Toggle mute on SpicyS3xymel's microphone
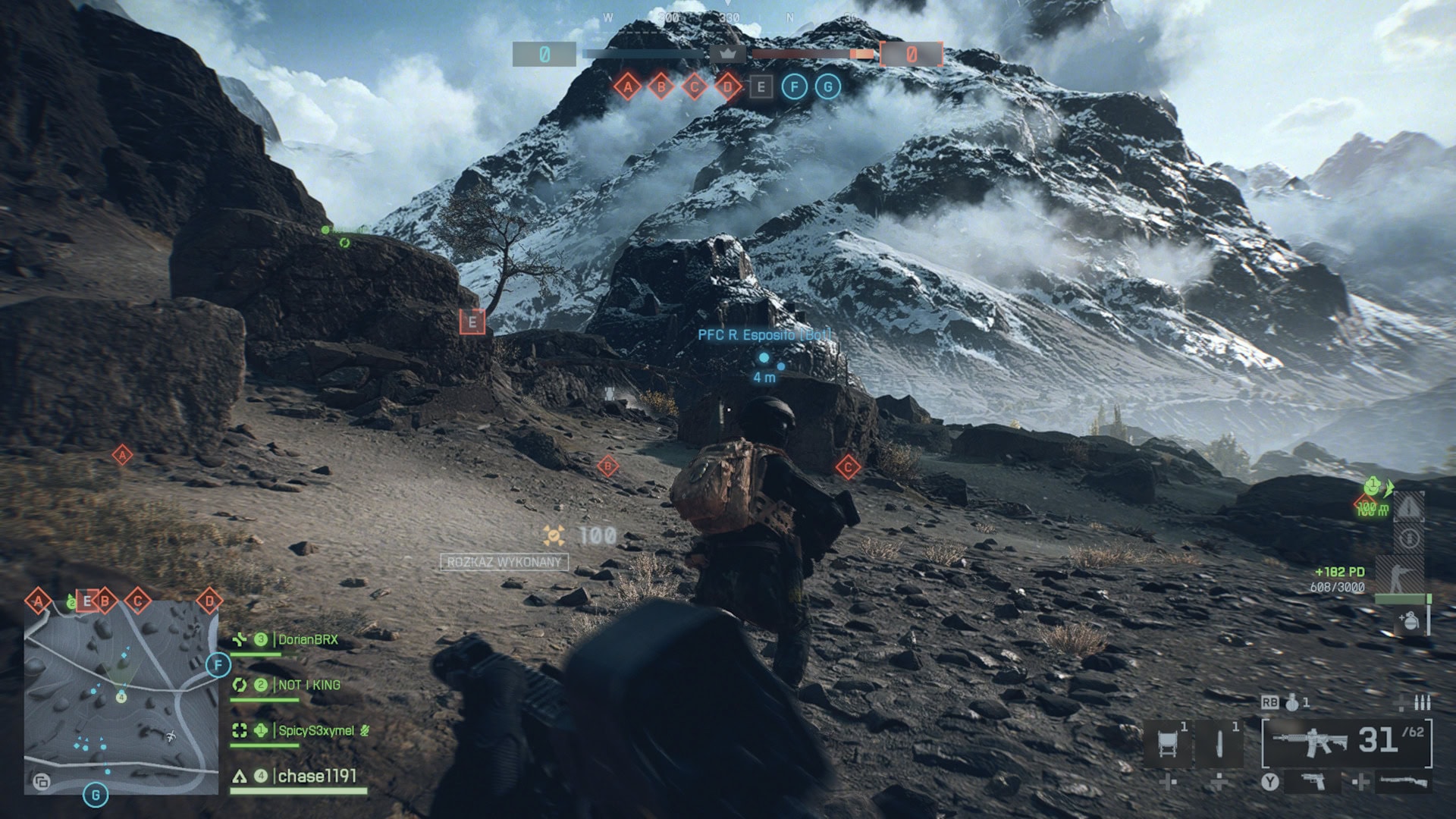 point(365,731)
